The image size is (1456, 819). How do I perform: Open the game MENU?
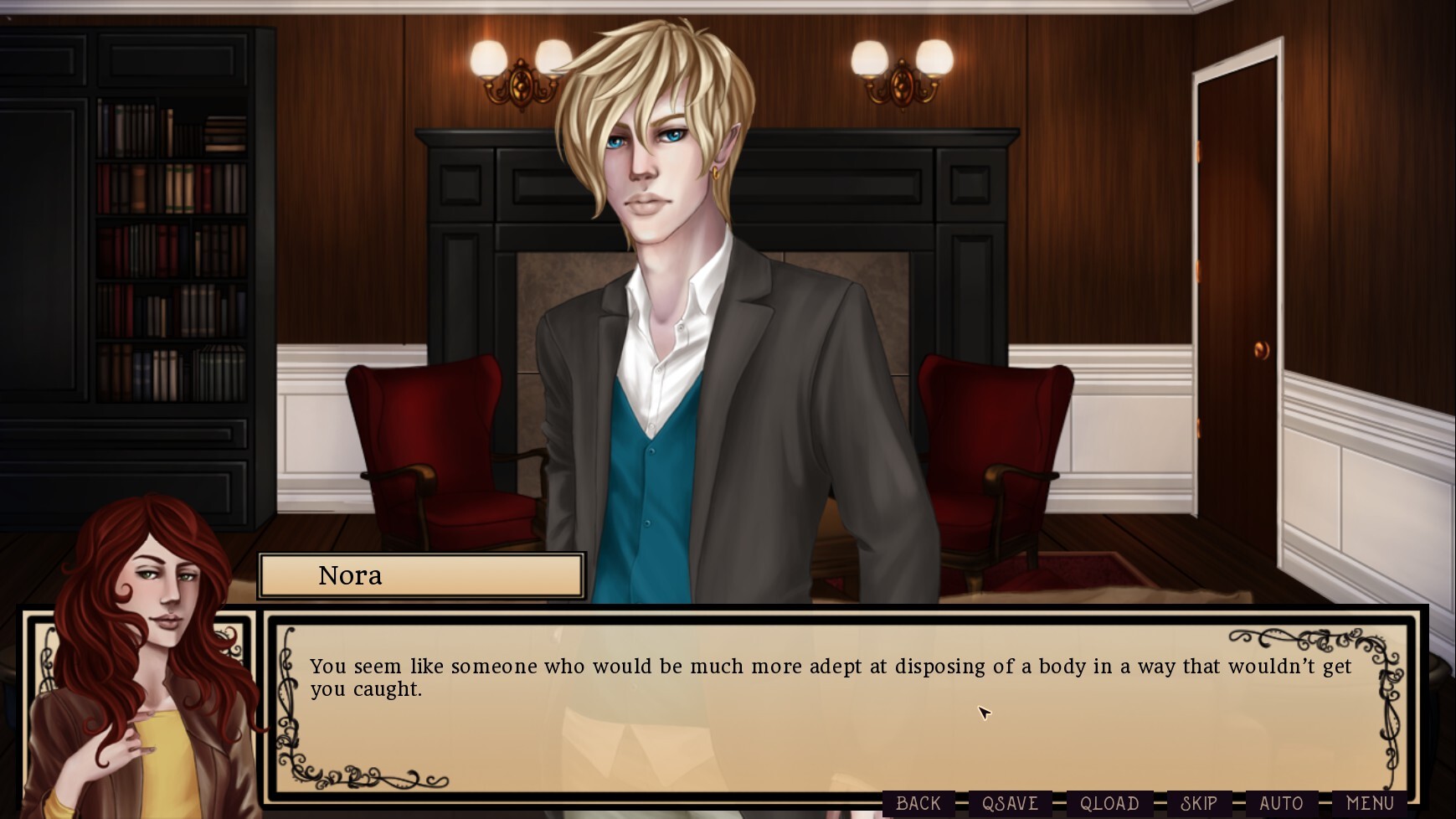click(1370, 802)
